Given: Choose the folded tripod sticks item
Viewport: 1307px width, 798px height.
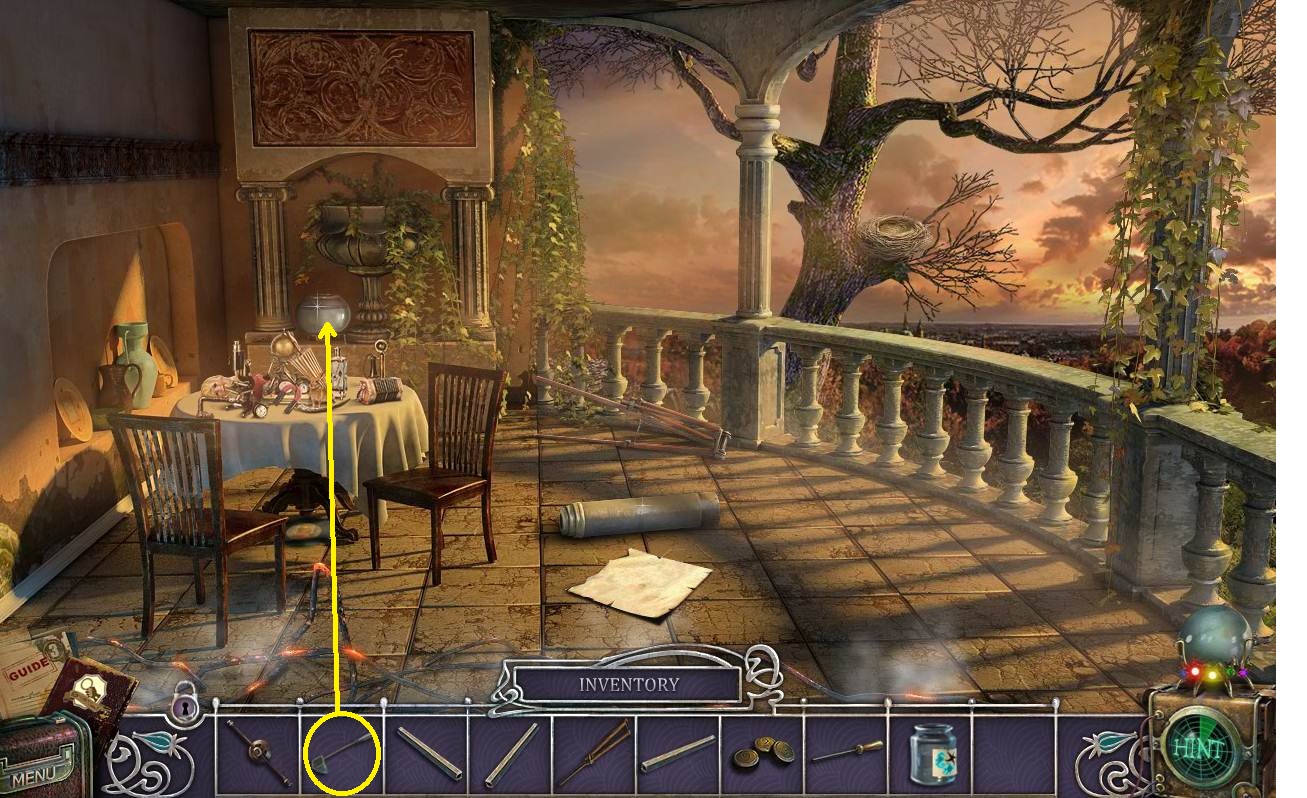Looking at the screenshot, I should click(595, 753).
